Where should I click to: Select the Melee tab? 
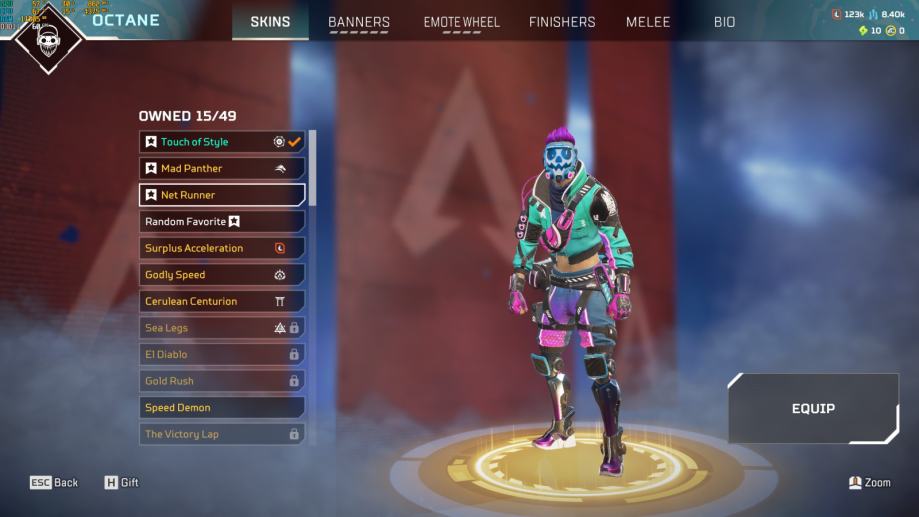[x=648, y=22]
